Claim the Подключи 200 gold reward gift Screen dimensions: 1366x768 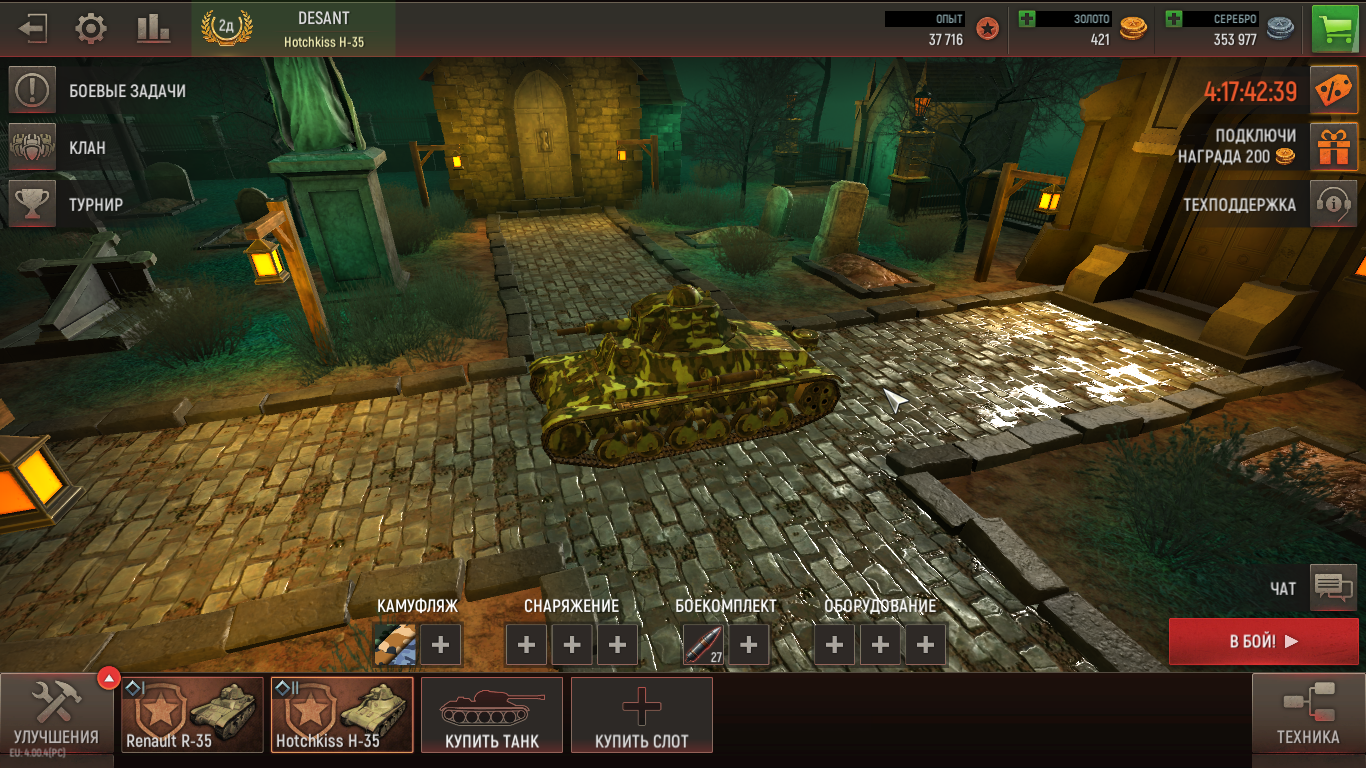tap(1334, 147)
